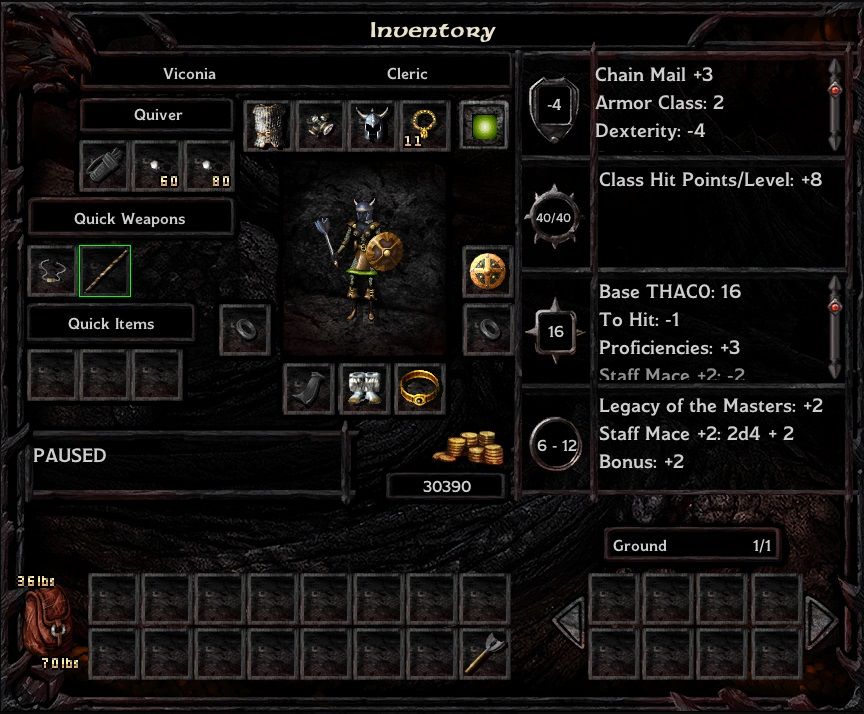864x714 pixels.
Task: Select the golden belt slot
Action: (x=419, y=388)
